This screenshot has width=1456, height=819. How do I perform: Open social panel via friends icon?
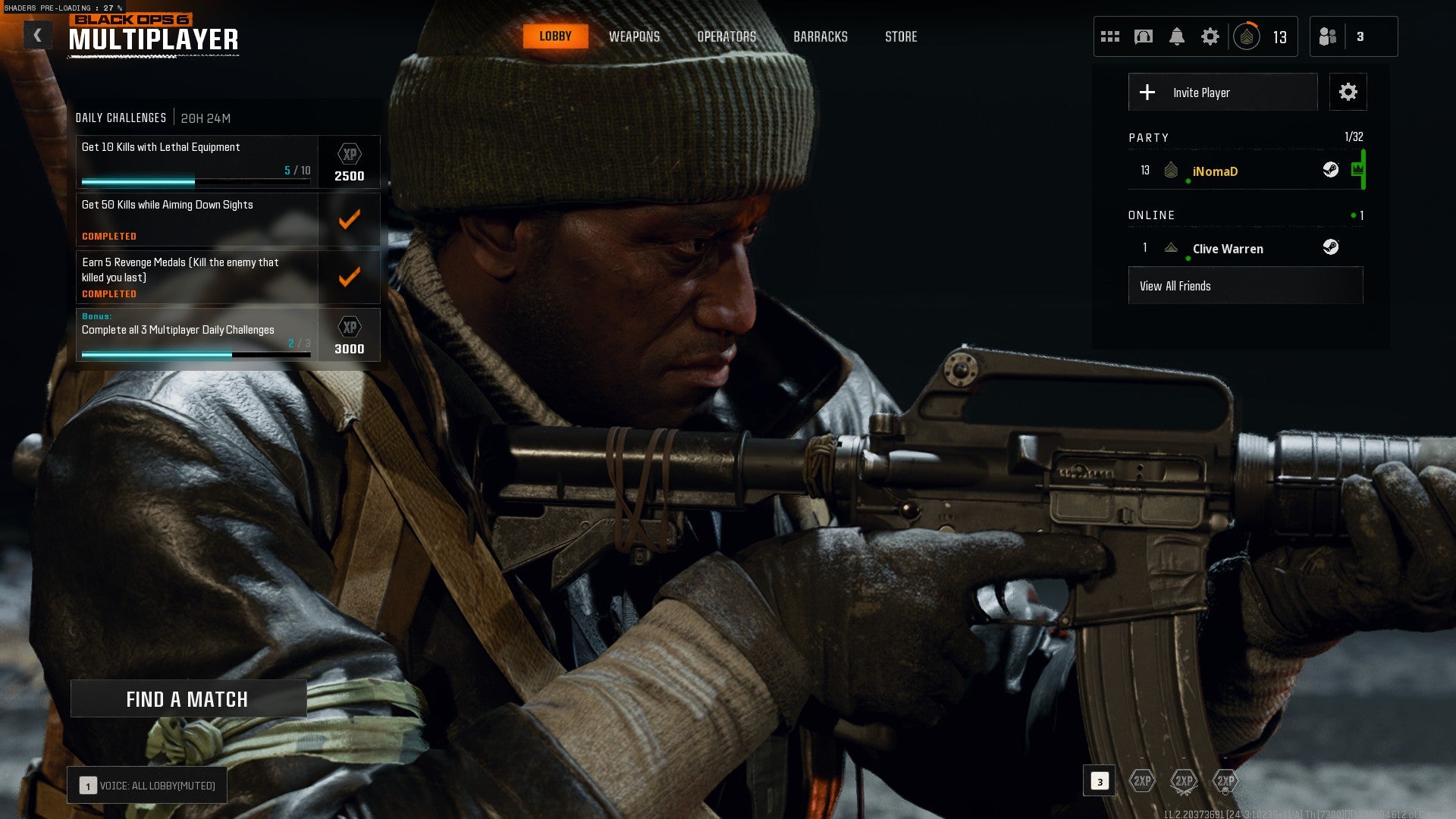click(1329, 36)
